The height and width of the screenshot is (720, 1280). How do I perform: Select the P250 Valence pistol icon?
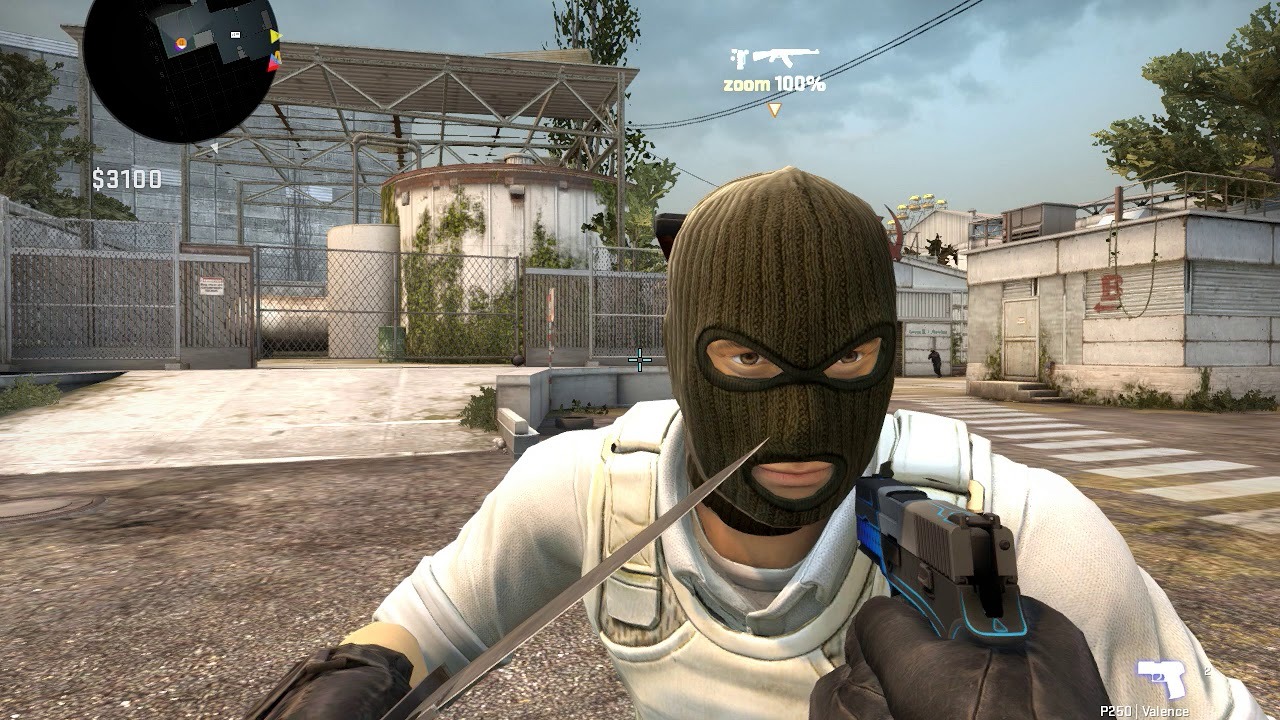point(1161,679)
